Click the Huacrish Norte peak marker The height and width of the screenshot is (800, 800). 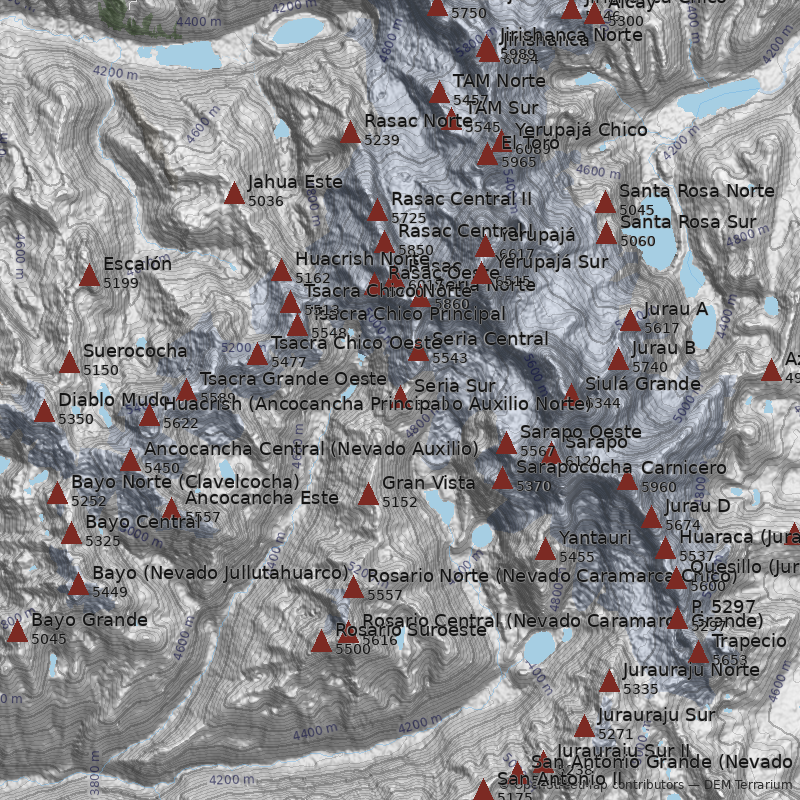pos(281,270)
